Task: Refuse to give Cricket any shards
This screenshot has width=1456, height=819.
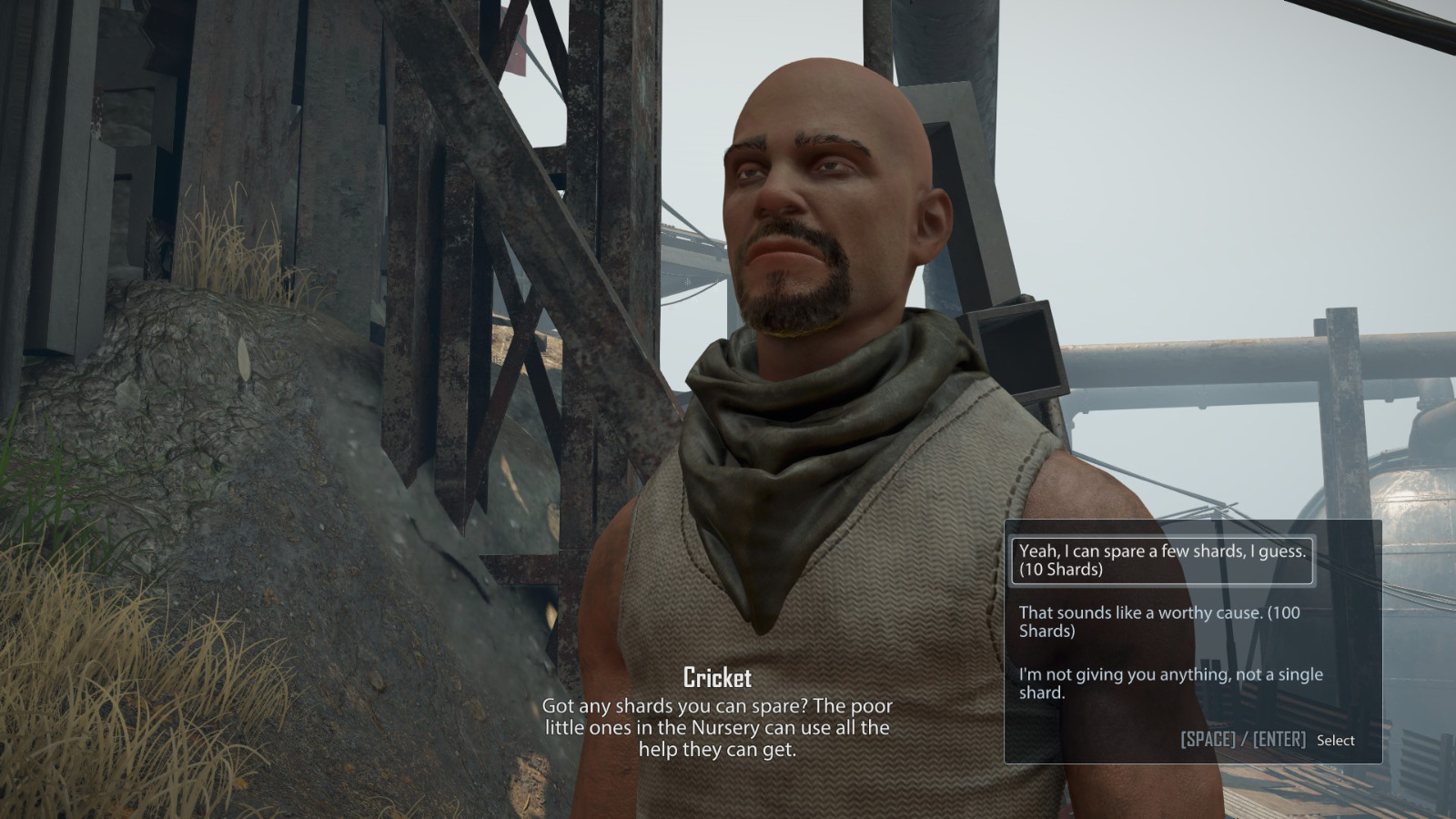Action: pos(1170,683)
